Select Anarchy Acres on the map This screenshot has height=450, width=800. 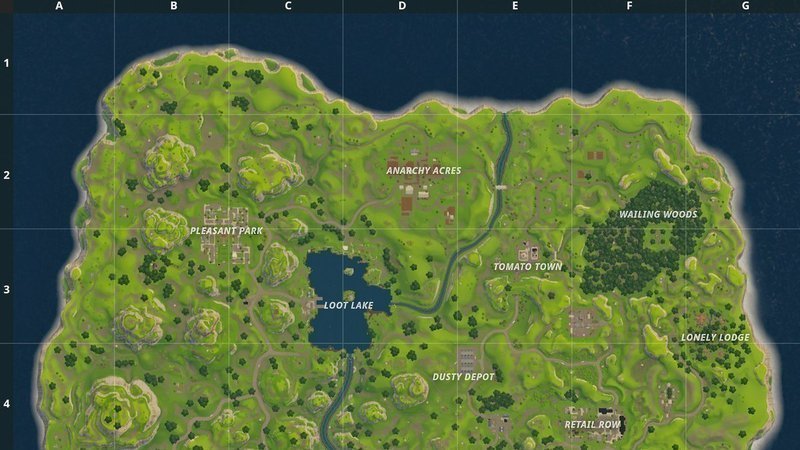coord(424,170)
